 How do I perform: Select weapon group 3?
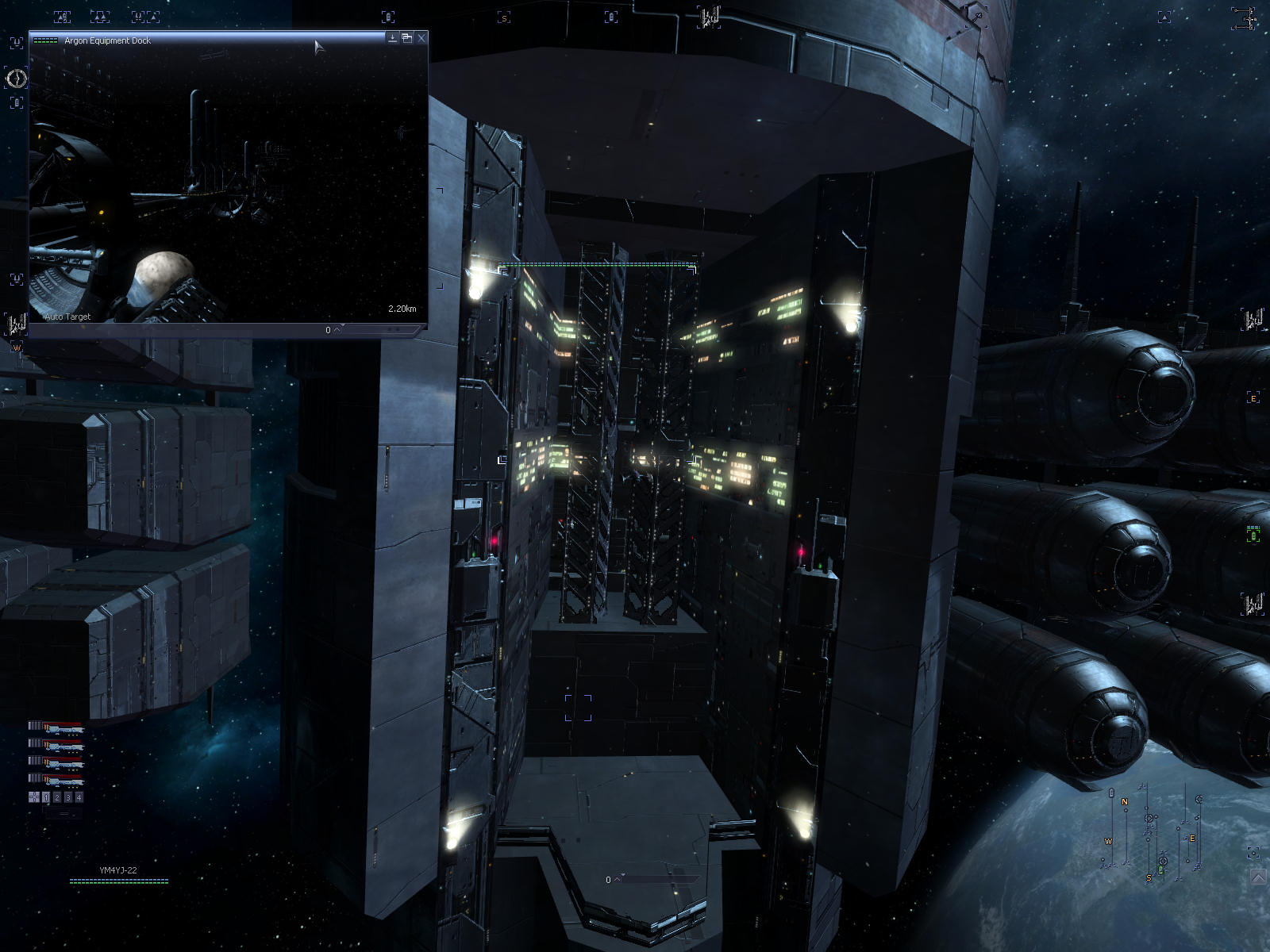click(68, 797)
